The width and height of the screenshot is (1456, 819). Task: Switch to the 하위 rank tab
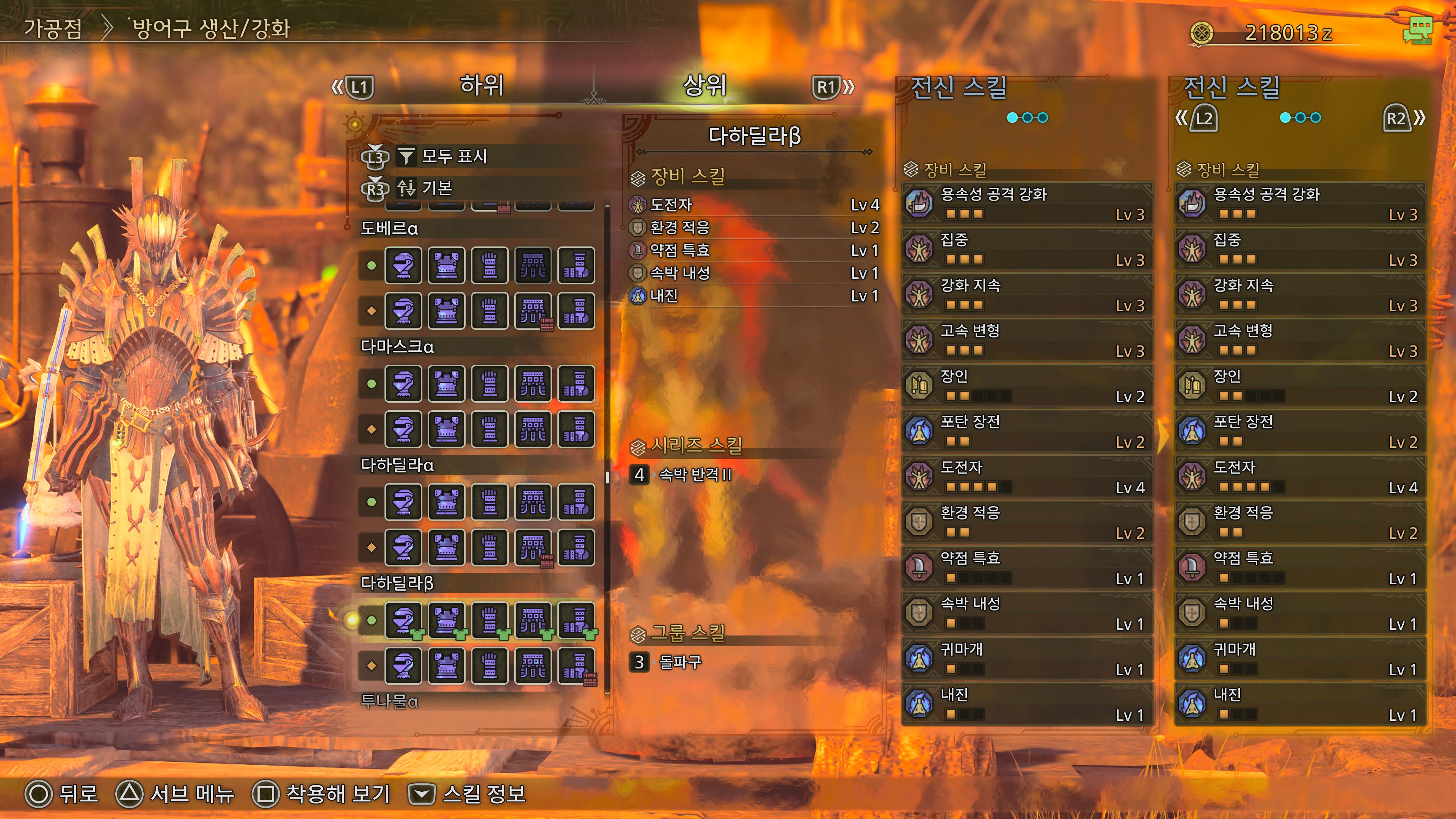point(482,85)
